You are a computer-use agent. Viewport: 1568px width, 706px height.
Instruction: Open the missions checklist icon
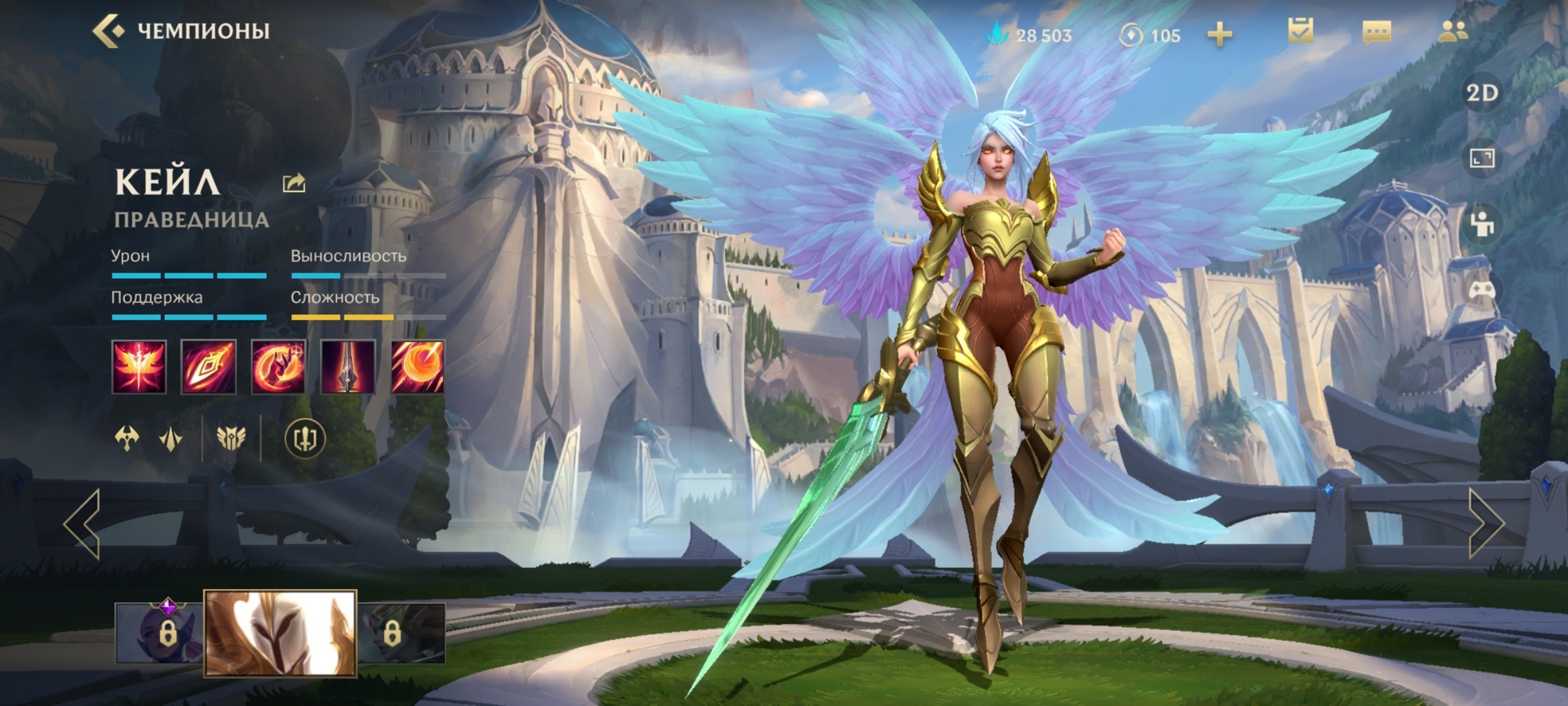click(x=1300, y=31)
